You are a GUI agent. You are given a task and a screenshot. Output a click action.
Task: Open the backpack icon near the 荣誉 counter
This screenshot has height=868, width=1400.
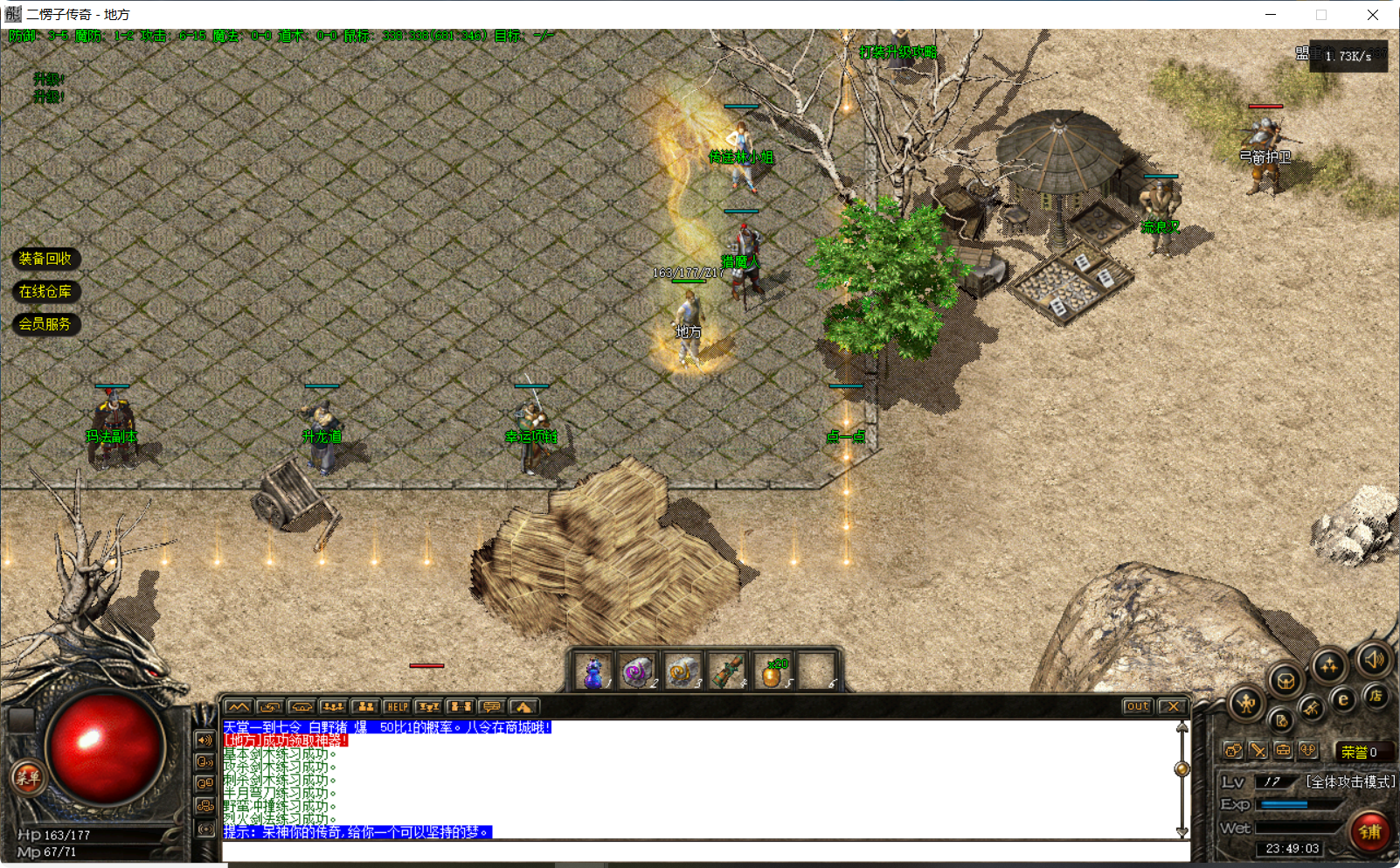point(1283,751)
